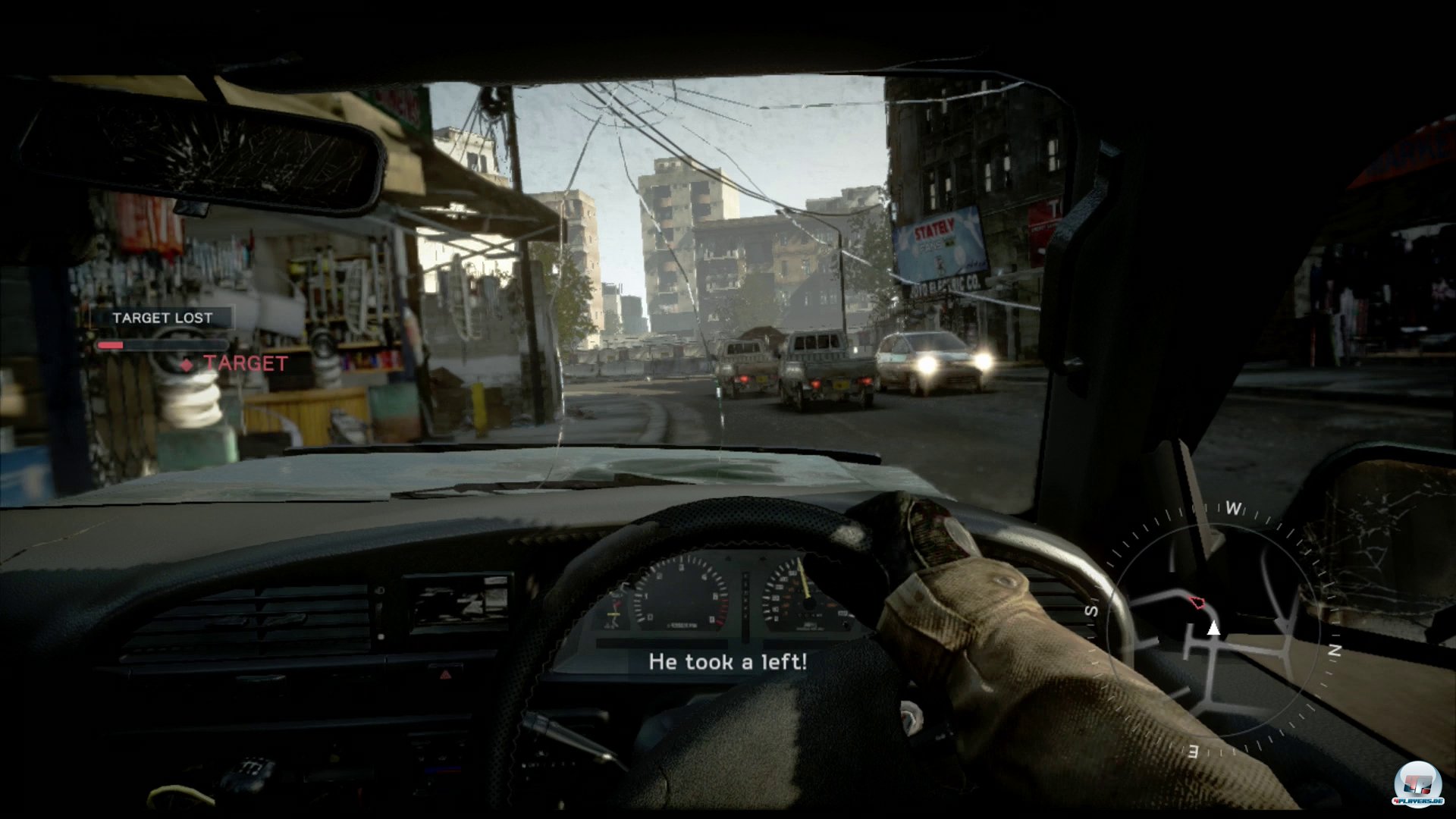Click the TARGET LOST tracker label
The image size is (1456, 819).
162,318
